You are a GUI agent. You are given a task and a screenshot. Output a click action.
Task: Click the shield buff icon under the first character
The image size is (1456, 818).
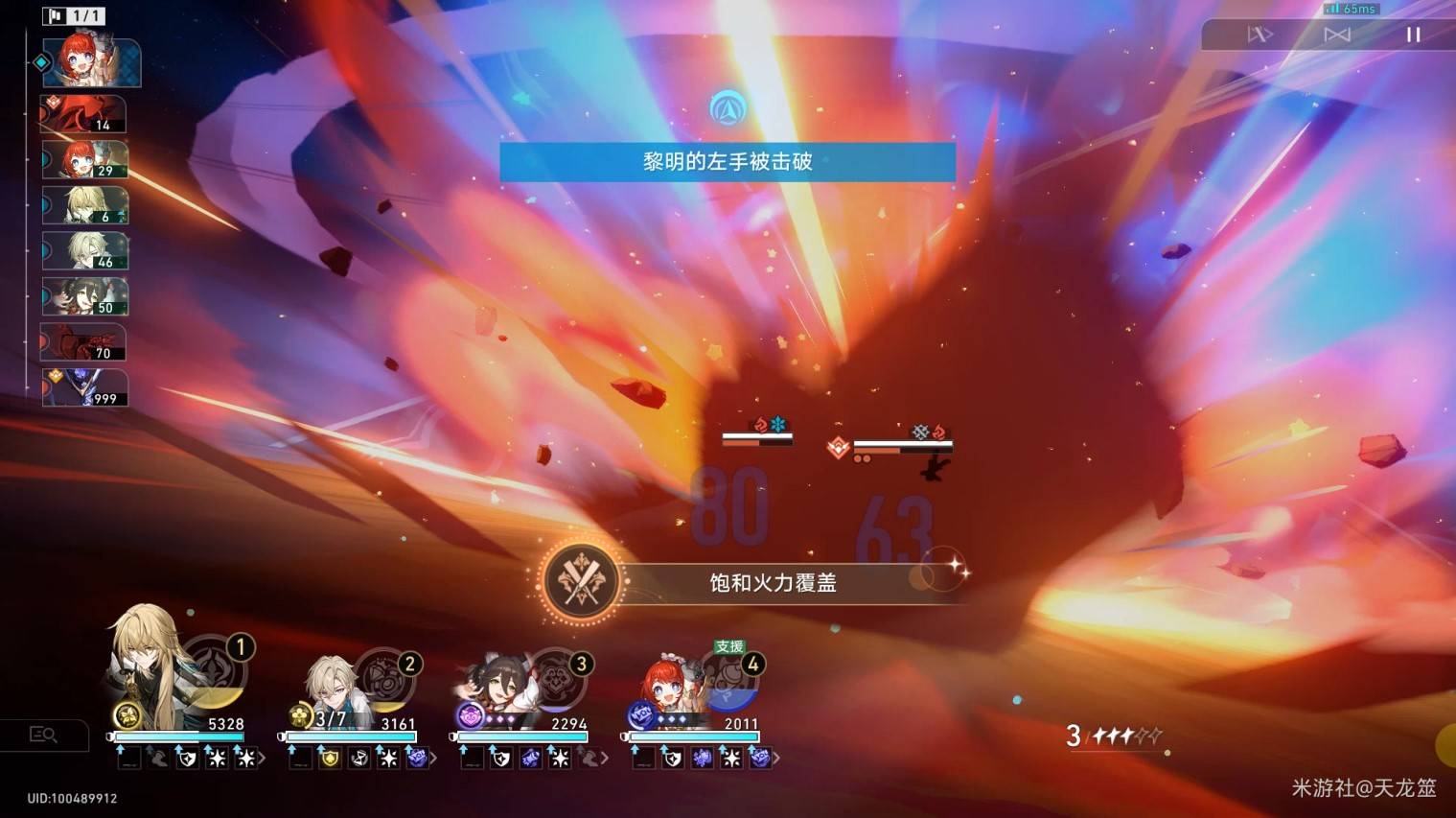pos(187,759)
